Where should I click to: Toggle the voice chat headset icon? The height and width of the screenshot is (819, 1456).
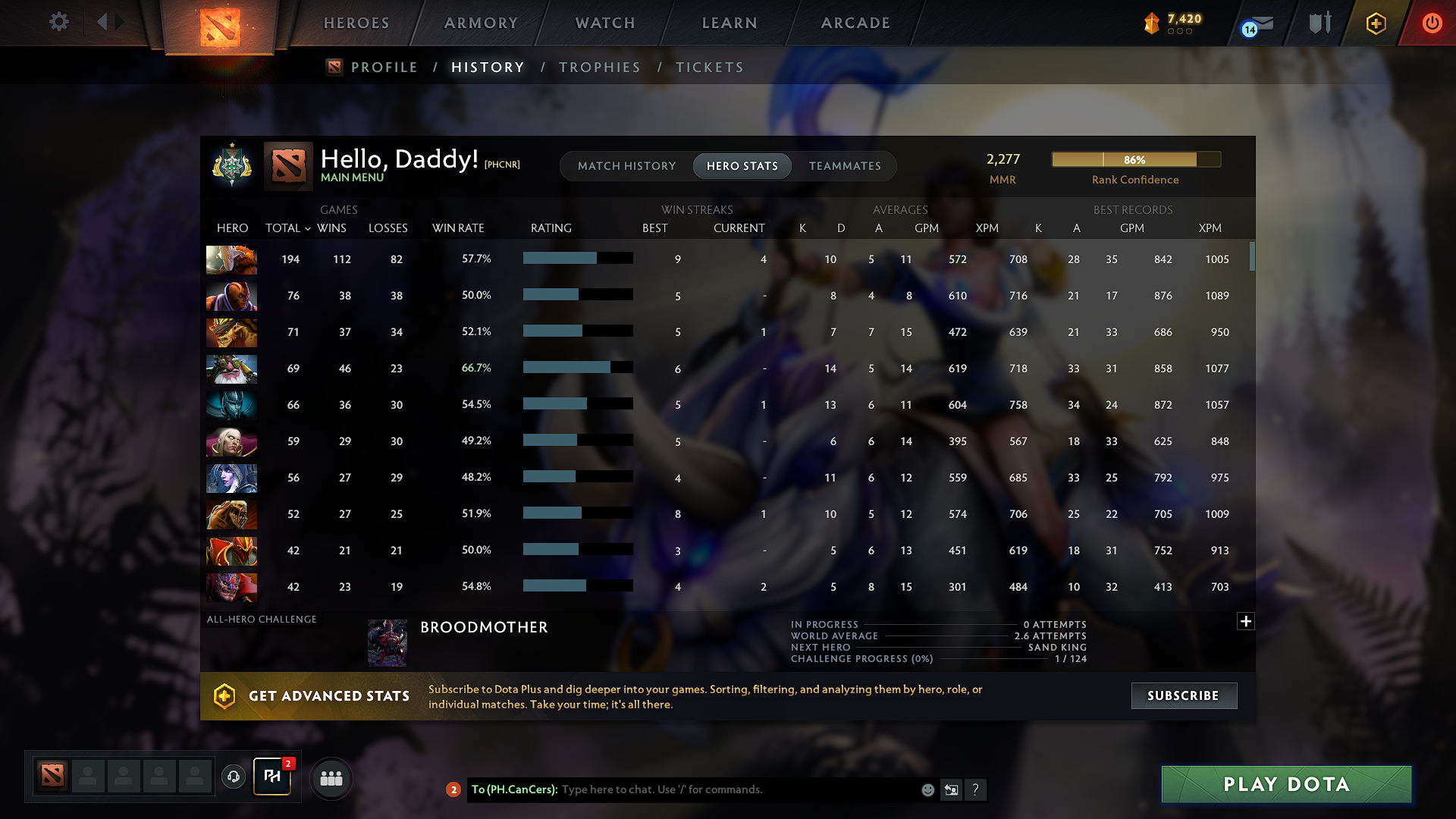pos(234,778)
